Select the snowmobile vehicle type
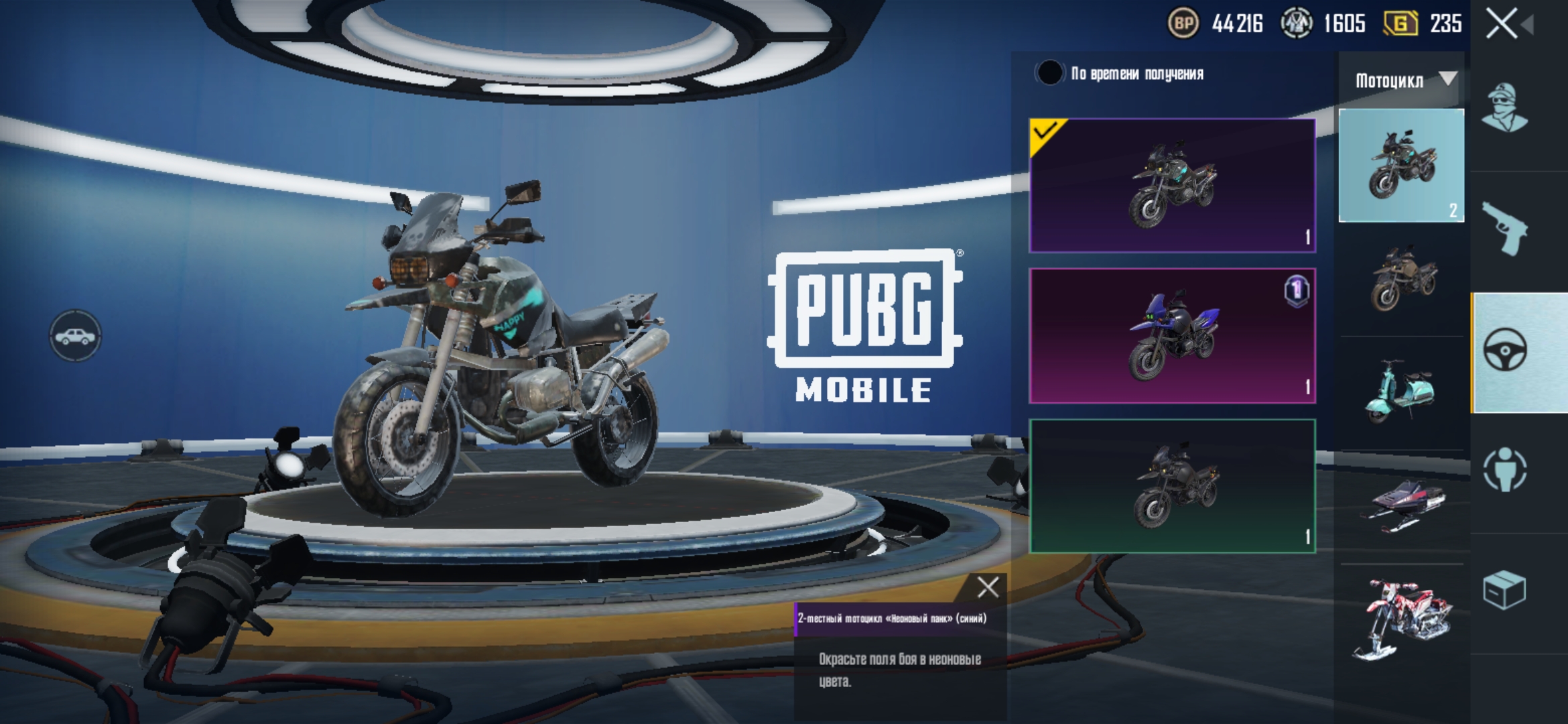The width and height of the screenshot is (1568, 724). [1402, 505]
